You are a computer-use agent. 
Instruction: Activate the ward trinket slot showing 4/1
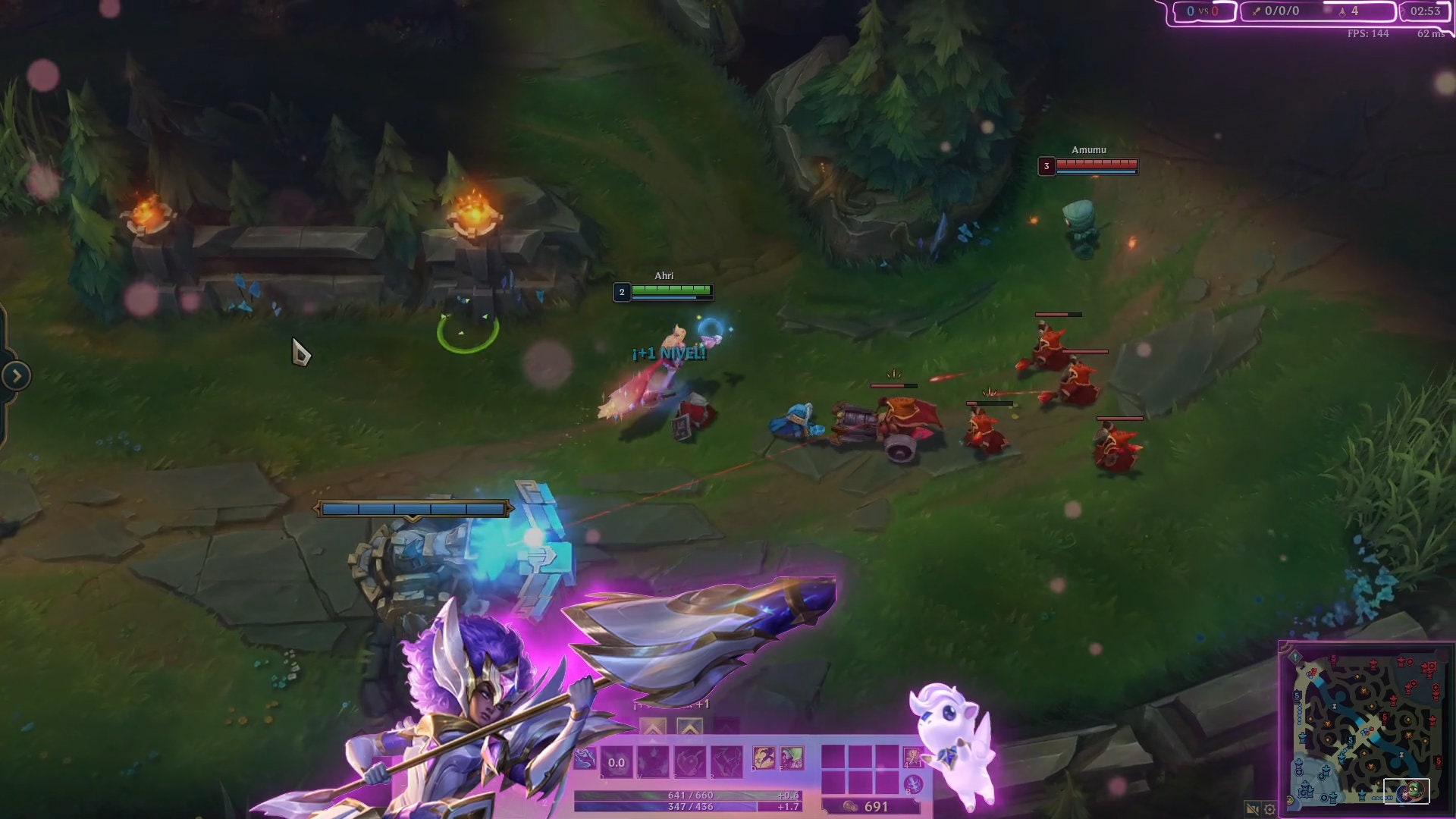913,757
